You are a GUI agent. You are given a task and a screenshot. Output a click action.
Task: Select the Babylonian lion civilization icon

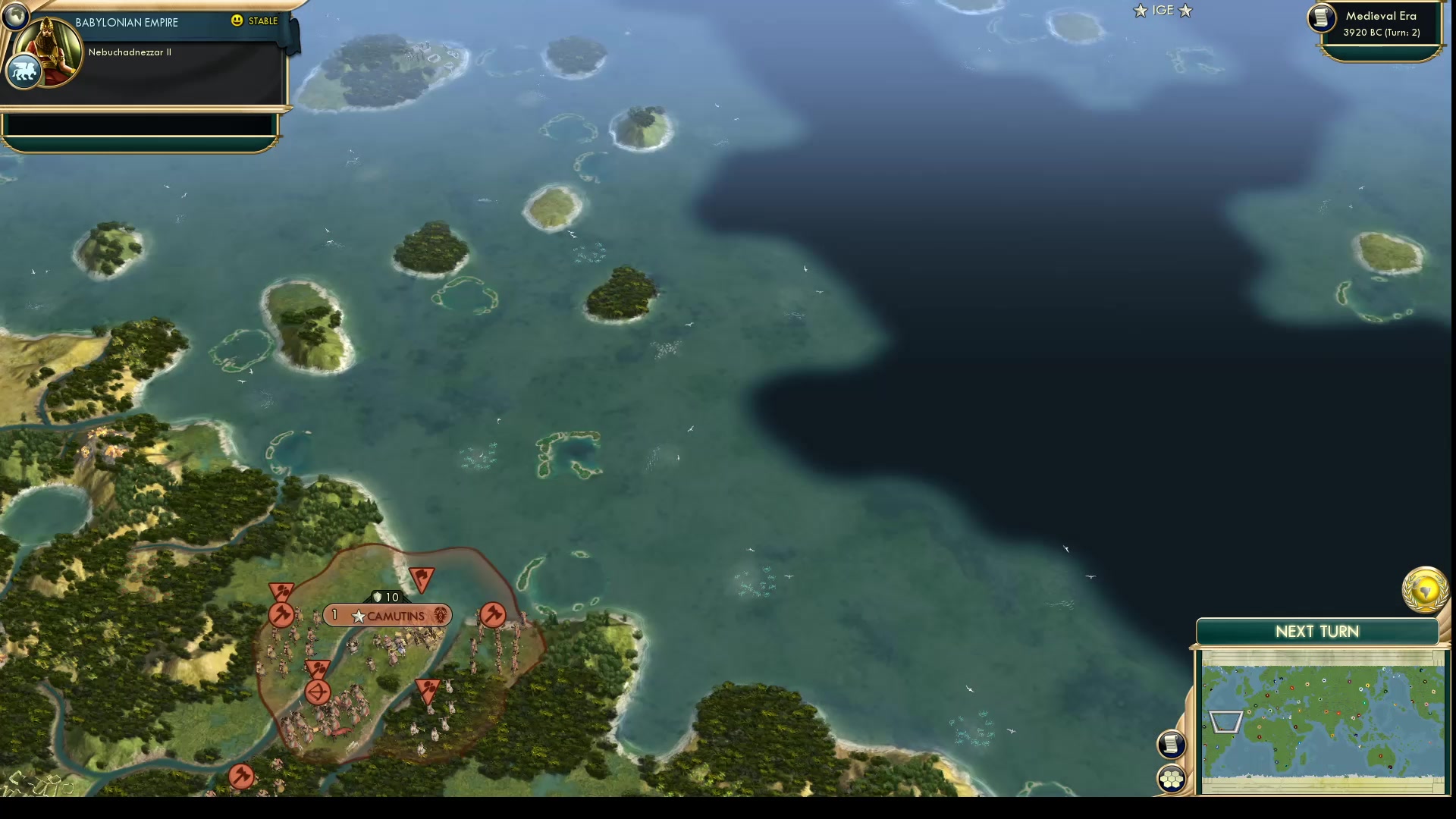[23, 71]
